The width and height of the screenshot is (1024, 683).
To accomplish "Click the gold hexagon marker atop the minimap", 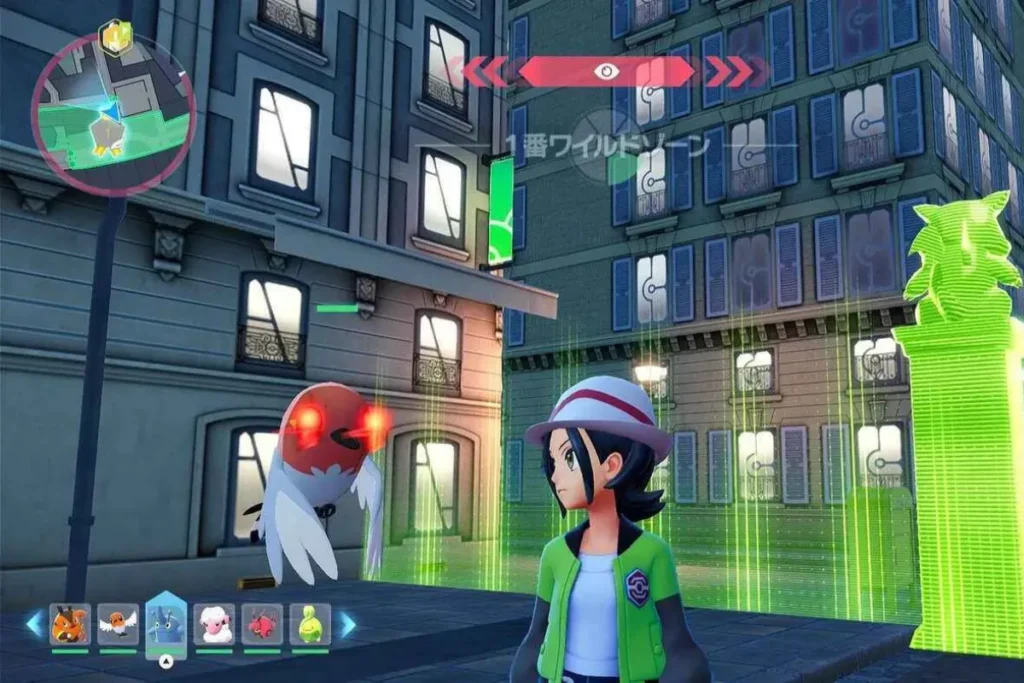I will (115, 37).
